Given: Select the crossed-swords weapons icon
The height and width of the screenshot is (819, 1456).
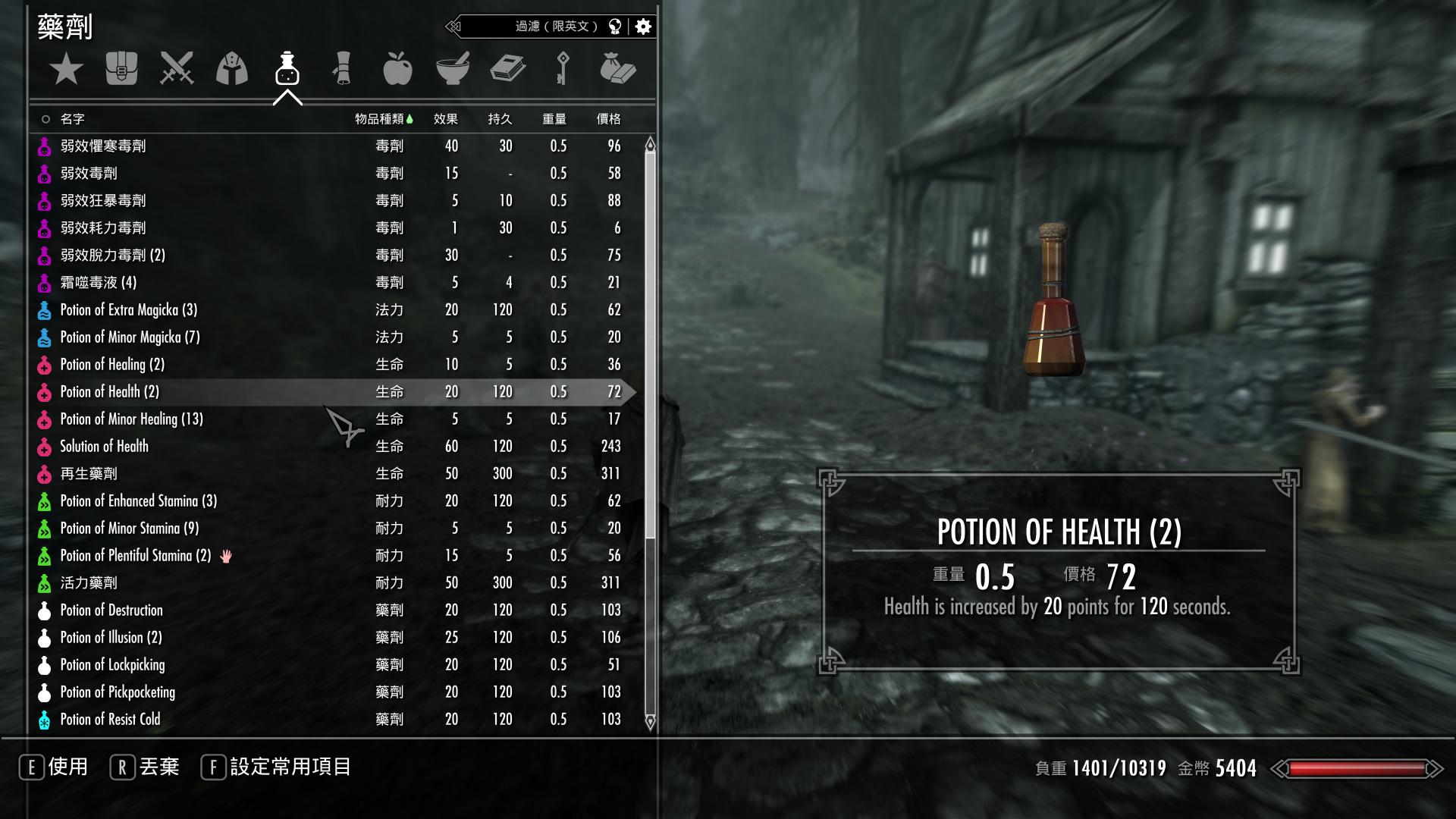Looking at the screenshot, I should pyautogui.click(x=177, y=68).
